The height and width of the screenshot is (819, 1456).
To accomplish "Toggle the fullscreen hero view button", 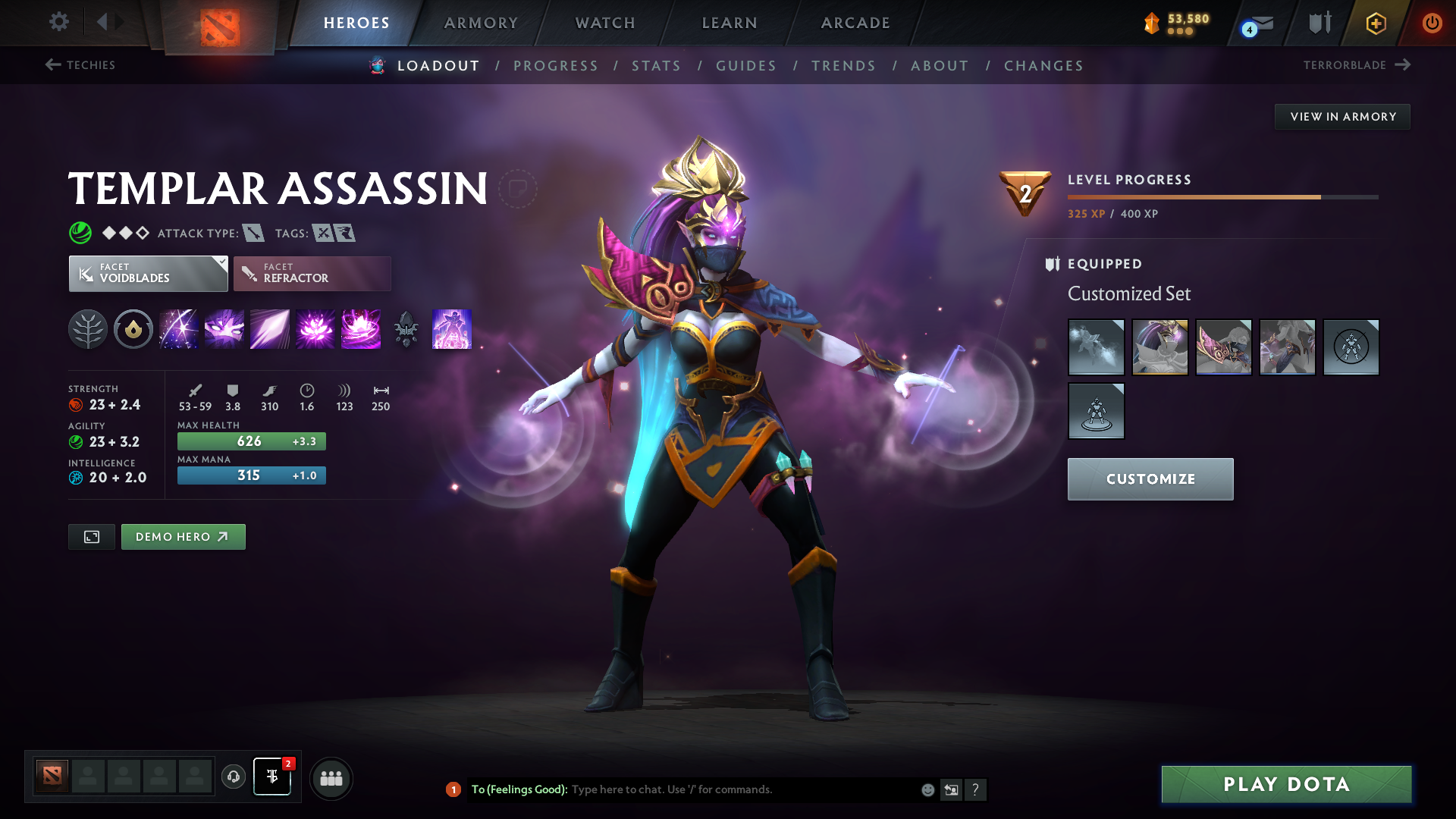I will click(x=92, y=537).
